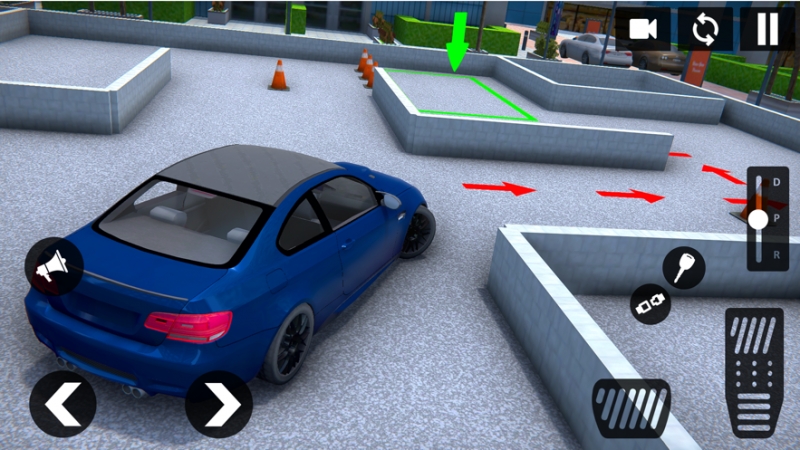Honk the horn megaphone button

coord(53,266)
